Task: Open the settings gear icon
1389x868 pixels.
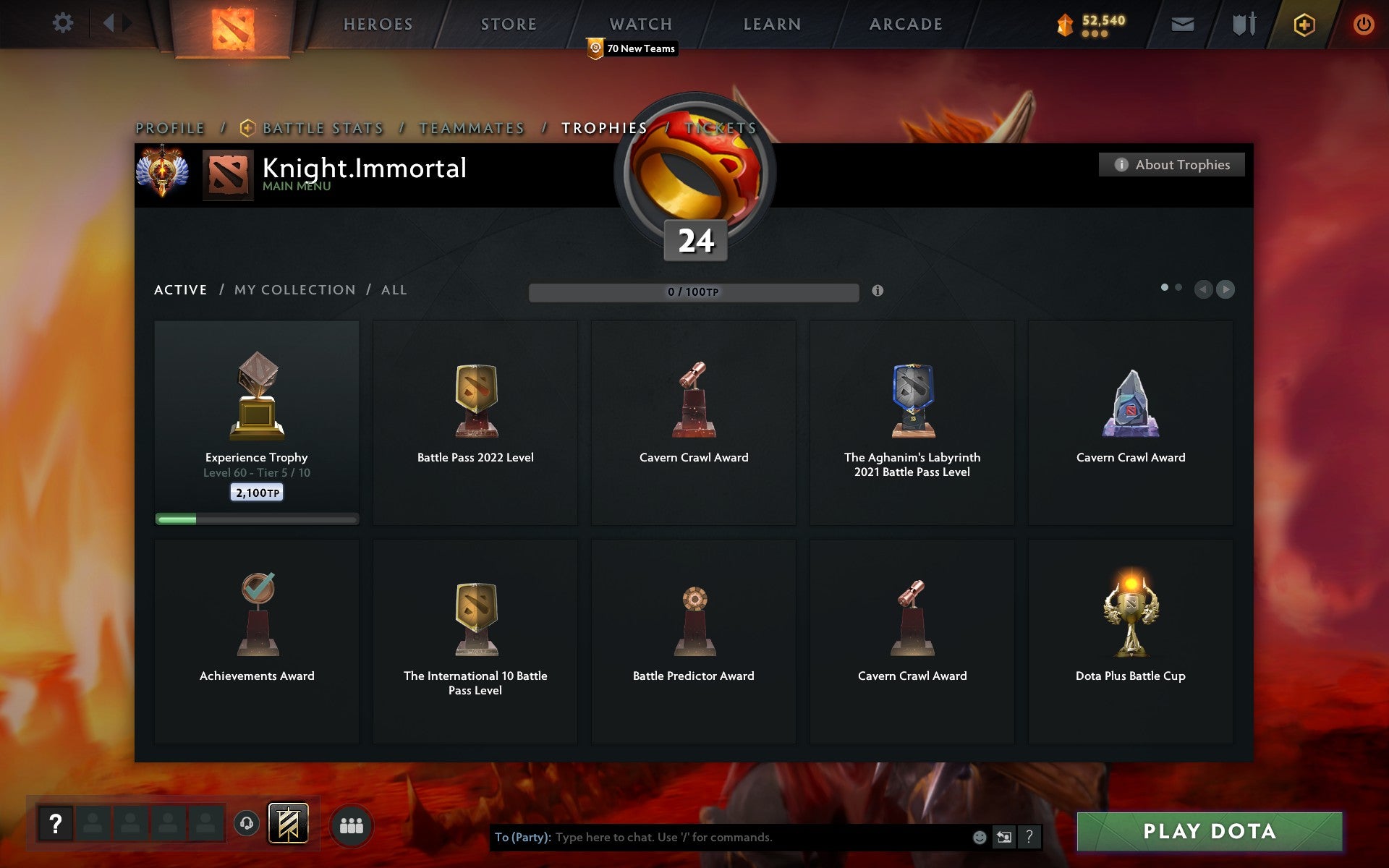Action: tap(64, 22)
